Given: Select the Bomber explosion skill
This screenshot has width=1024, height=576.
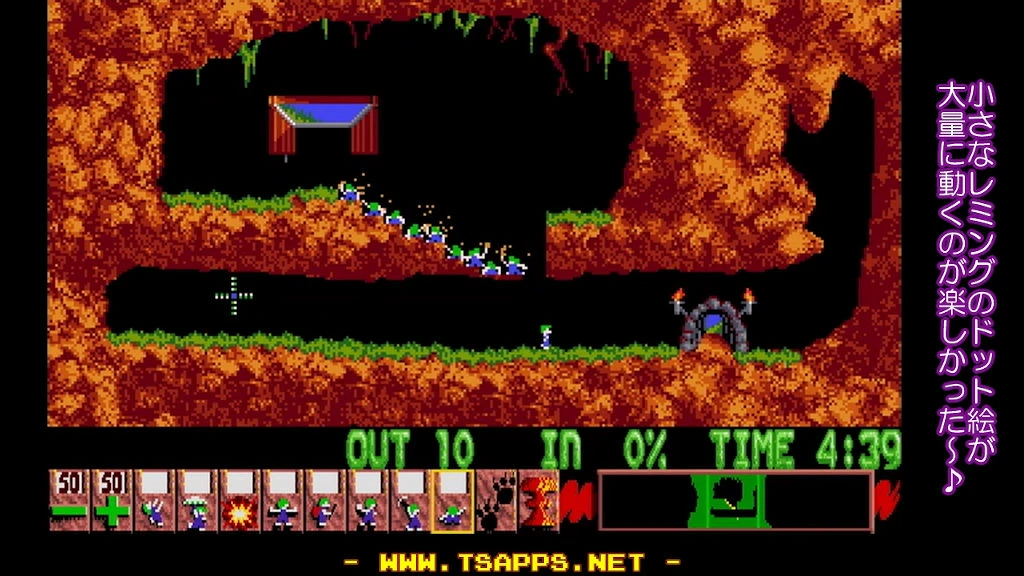Looking at the screenshot, I should click(x=240, y=501).
